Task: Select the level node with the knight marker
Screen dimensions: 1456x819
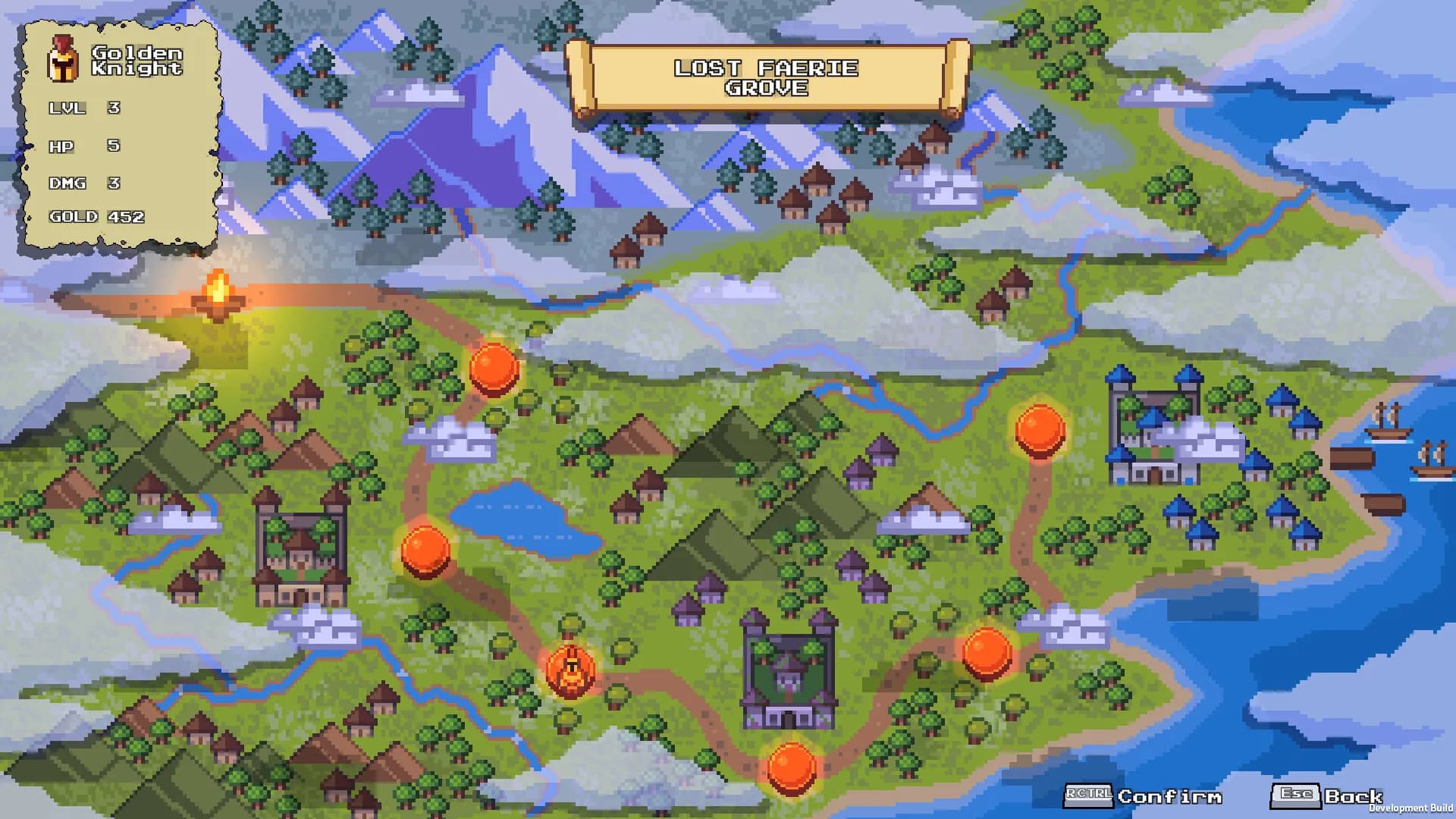Action: (570, 670)
